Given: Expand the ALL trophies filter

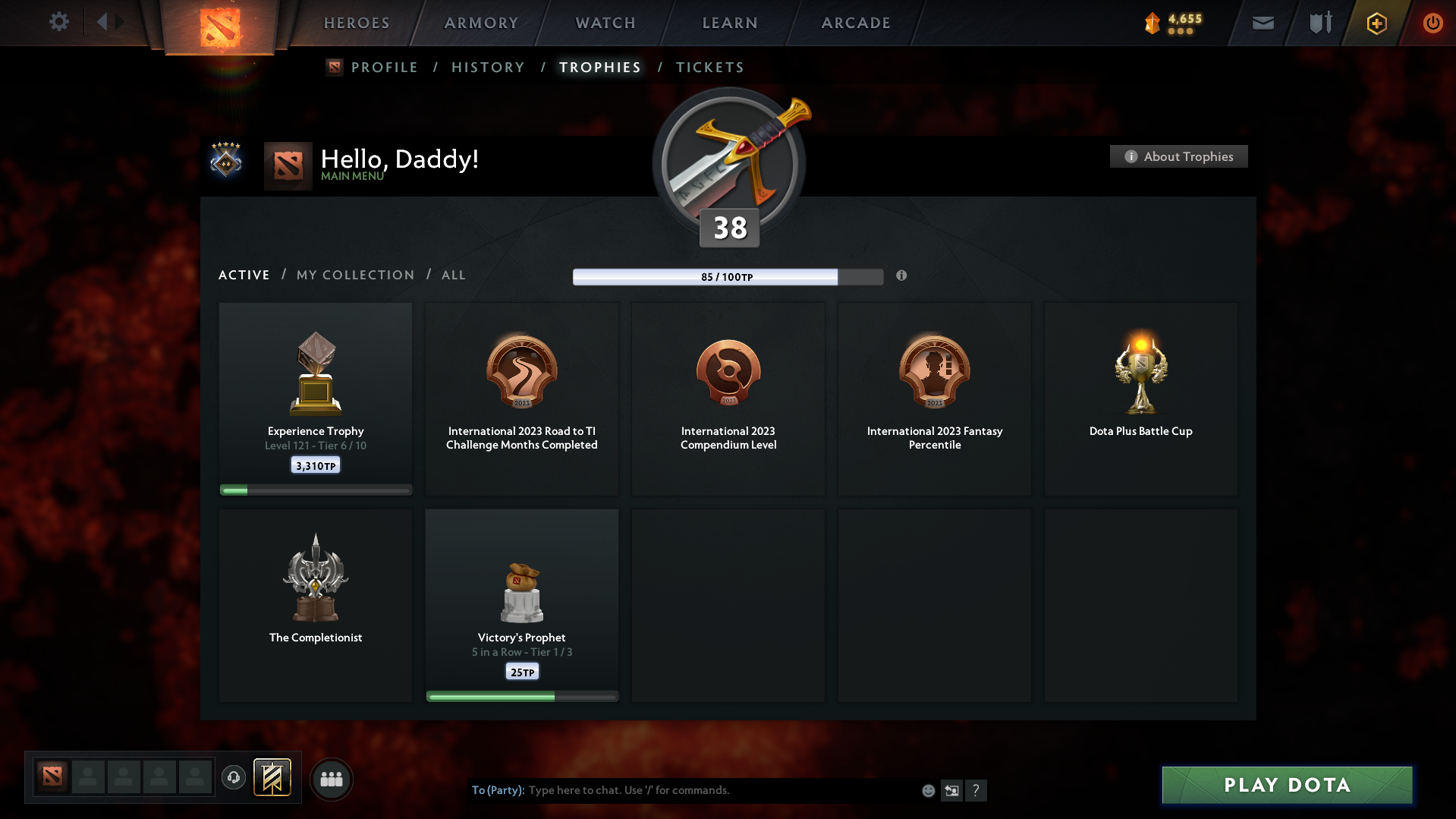Looking at the screenshot, I should tap(453, 275).
